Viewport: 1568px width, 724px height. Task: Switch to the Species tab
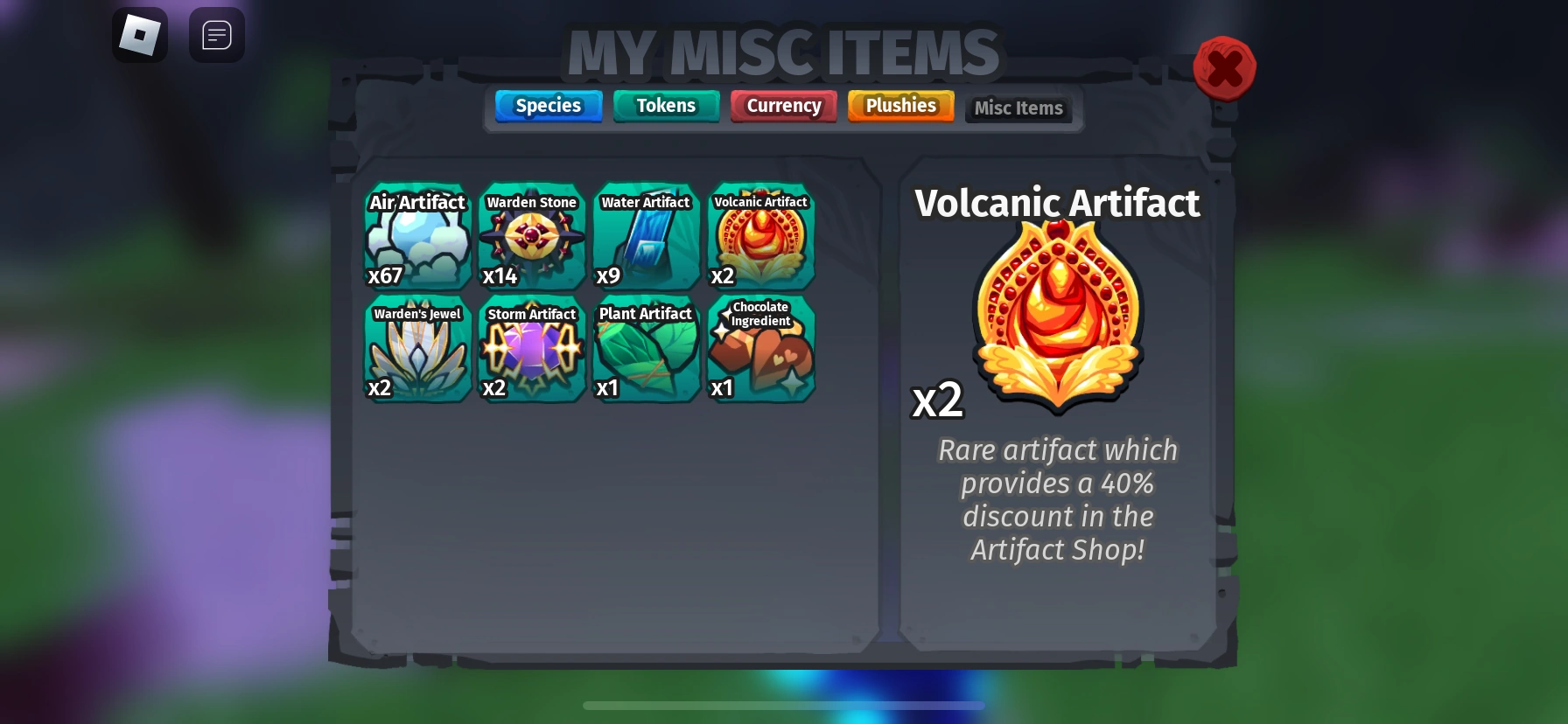point(548,105)
